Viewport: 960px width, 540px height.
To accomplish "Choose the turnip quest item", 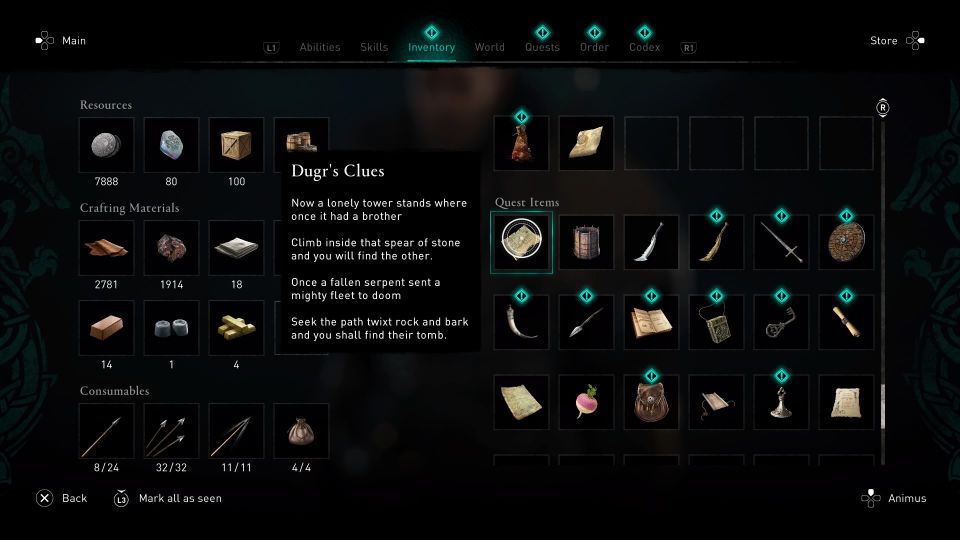I will click(x=586, y=402).
